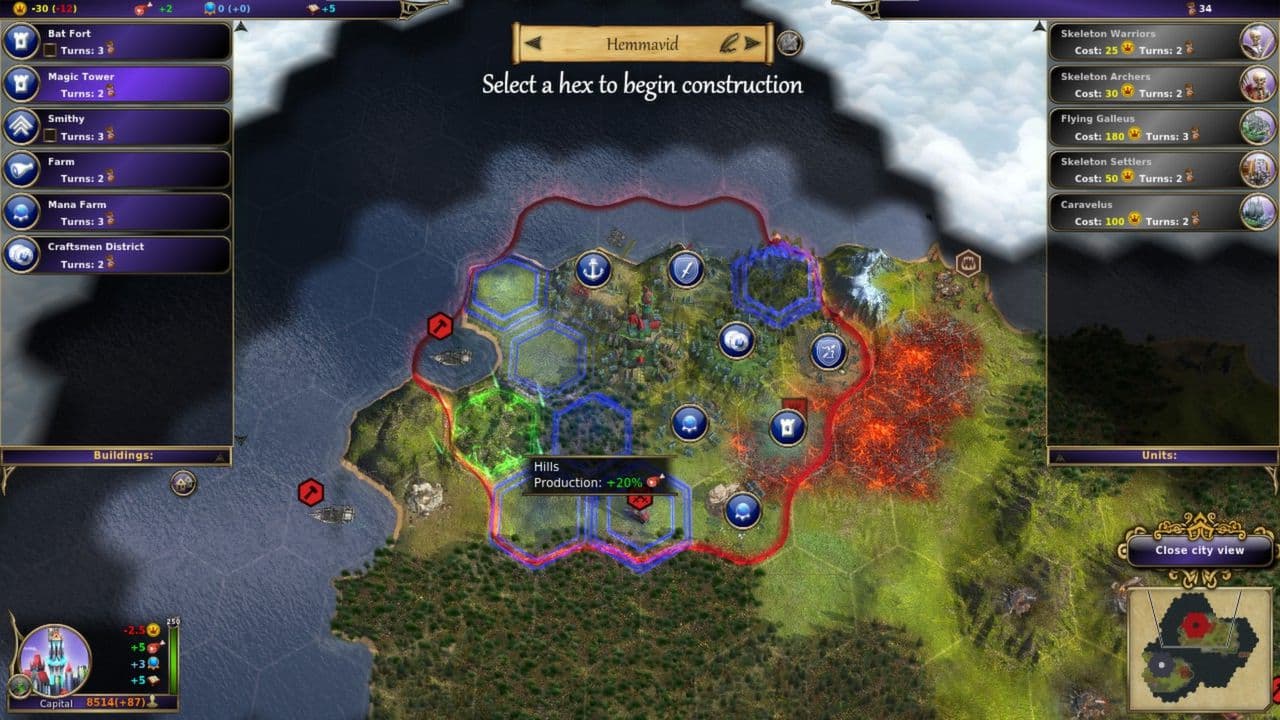Switch to the previous city with left arrow
Screen dimensions: 1280x720
coord(534,44)
